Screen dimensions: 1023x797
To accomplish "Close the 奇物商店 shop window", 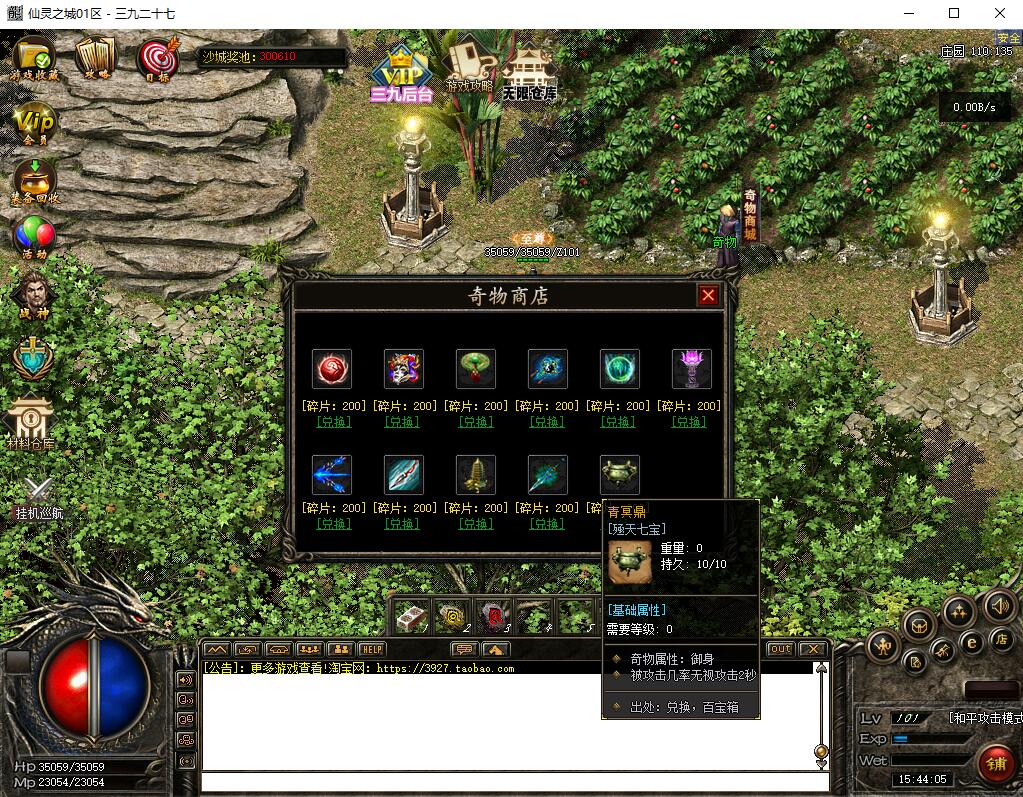I will 708,295.
